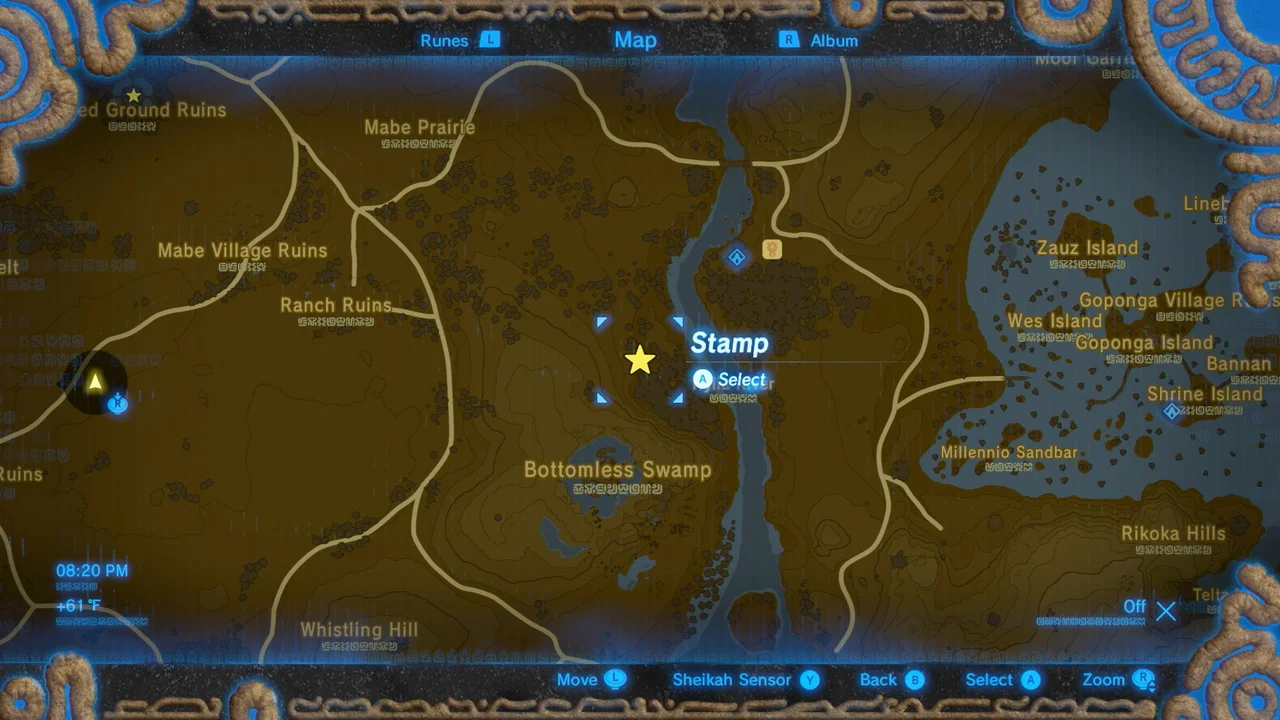
Task: Click Link's arrow position marker
Action: (95, 381)
